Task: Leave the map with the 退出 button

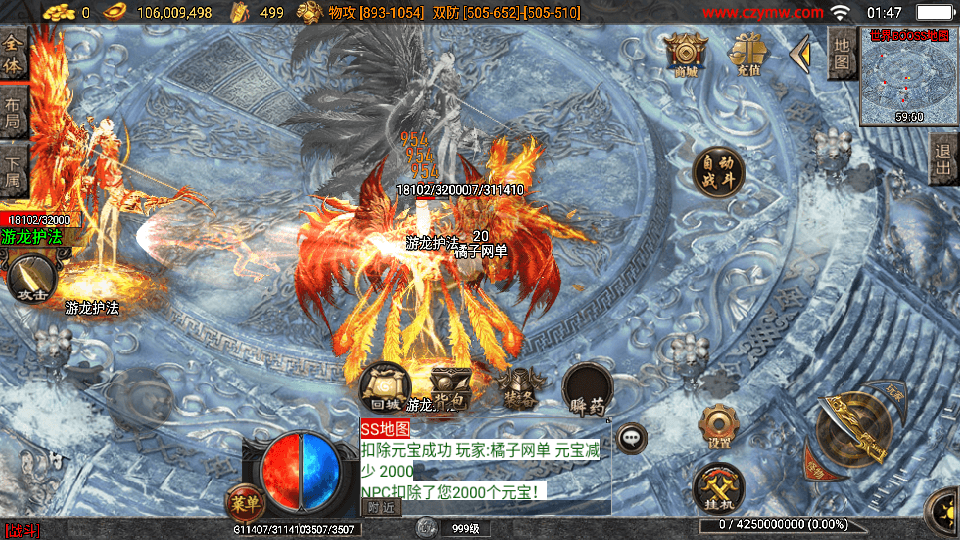Action: pos(942,160)
